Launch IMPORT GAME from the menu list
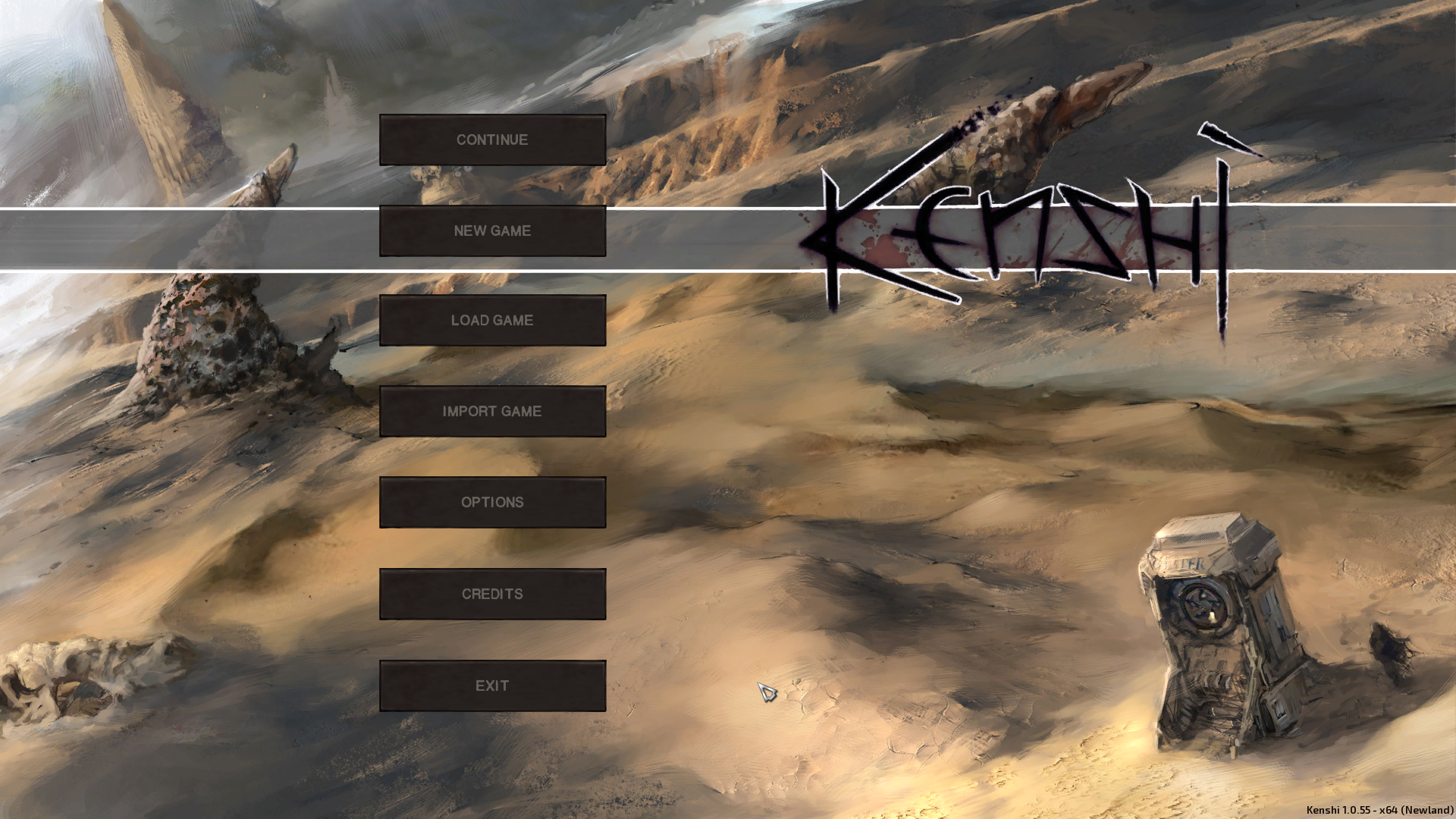1456x819 pixels. pos(492,411)
